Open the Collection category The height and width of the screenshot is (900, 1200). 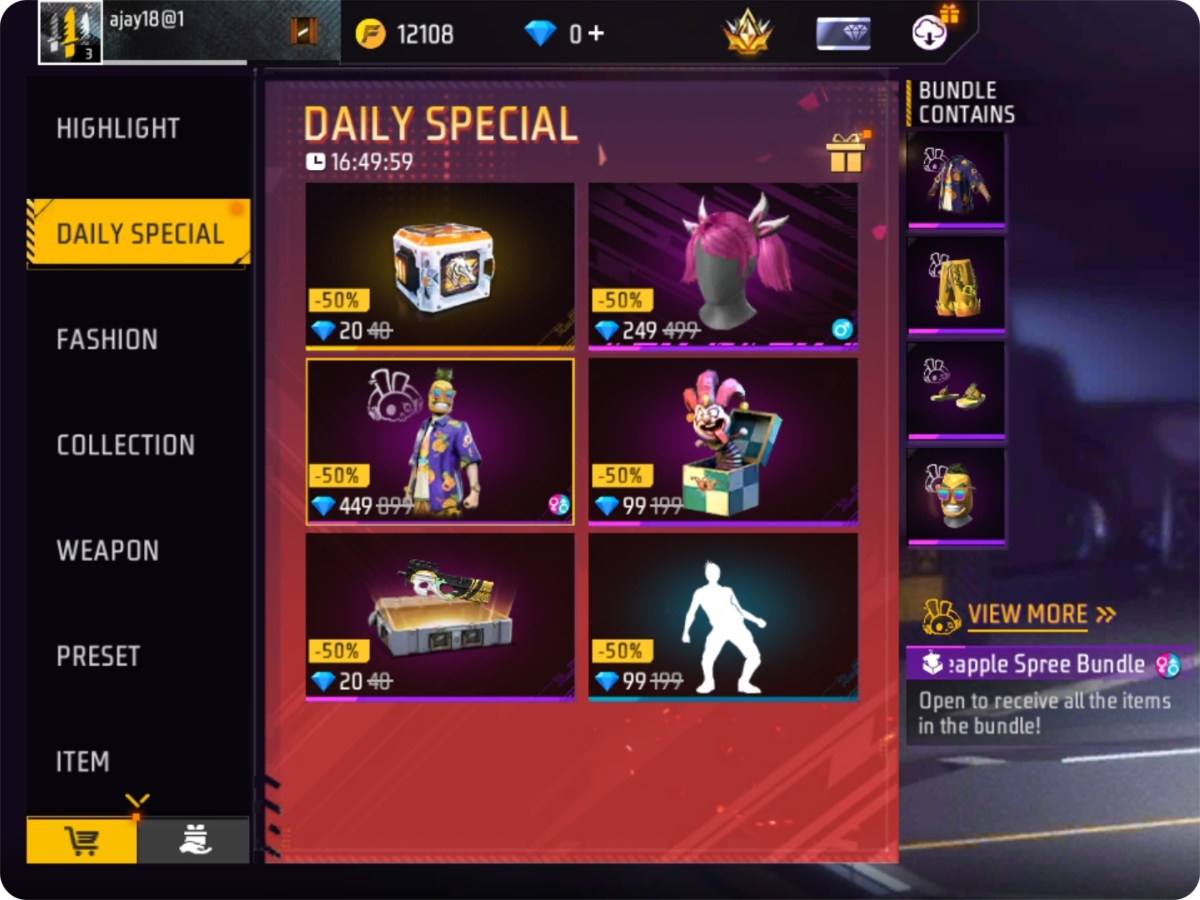pos(125,445)
